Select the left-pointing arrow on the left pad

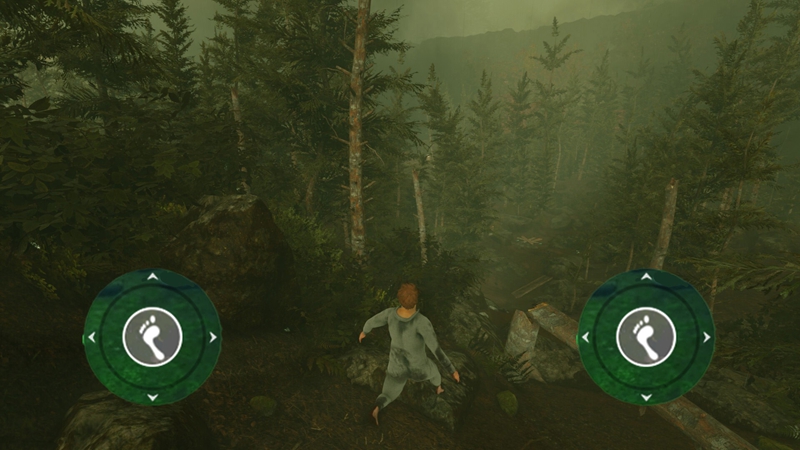tap(92, 337)
